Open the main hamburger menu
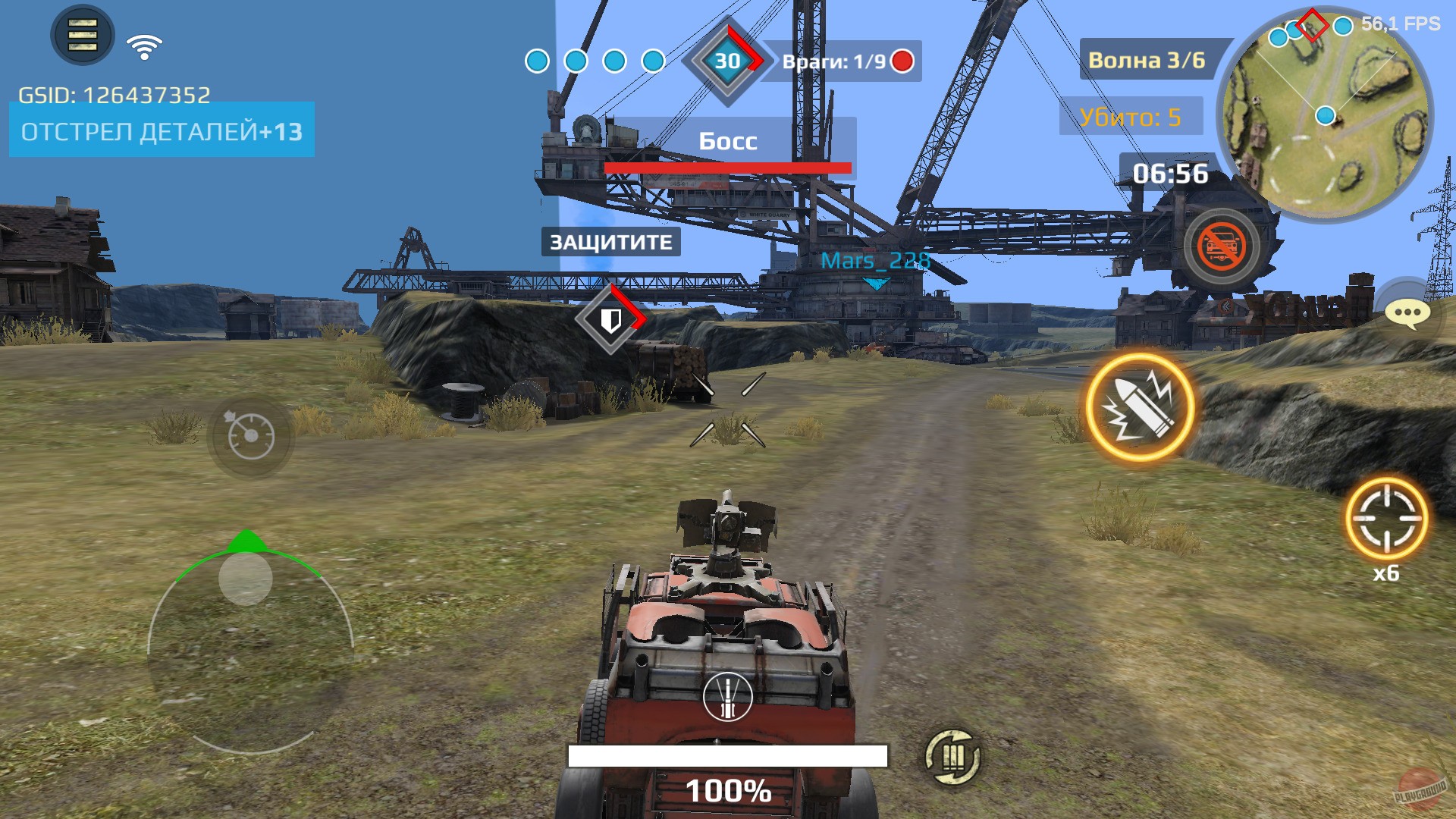1456x819 pixels. point(79,34)
